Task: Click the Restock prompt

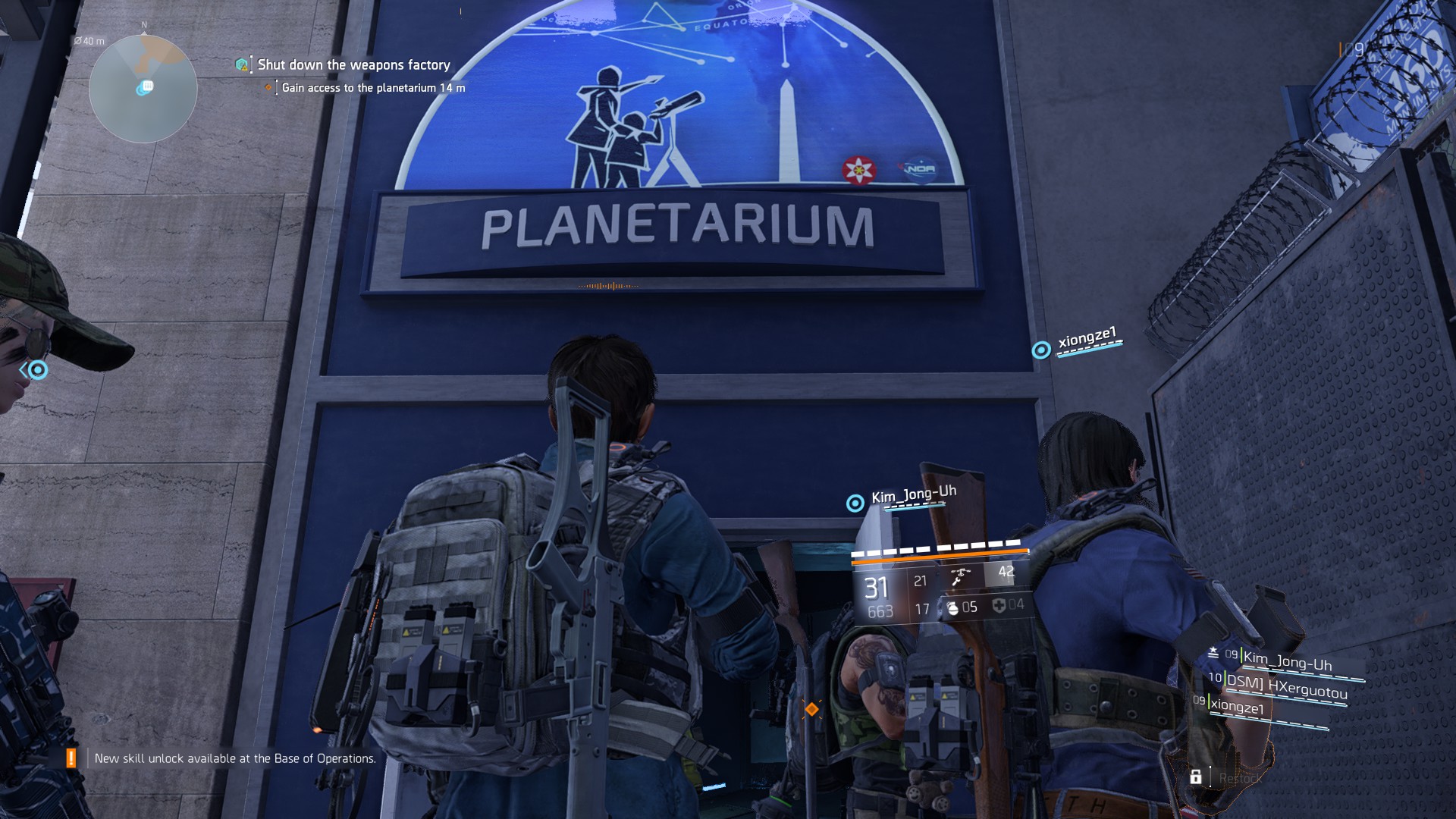Action: [x=1241, y=778]
